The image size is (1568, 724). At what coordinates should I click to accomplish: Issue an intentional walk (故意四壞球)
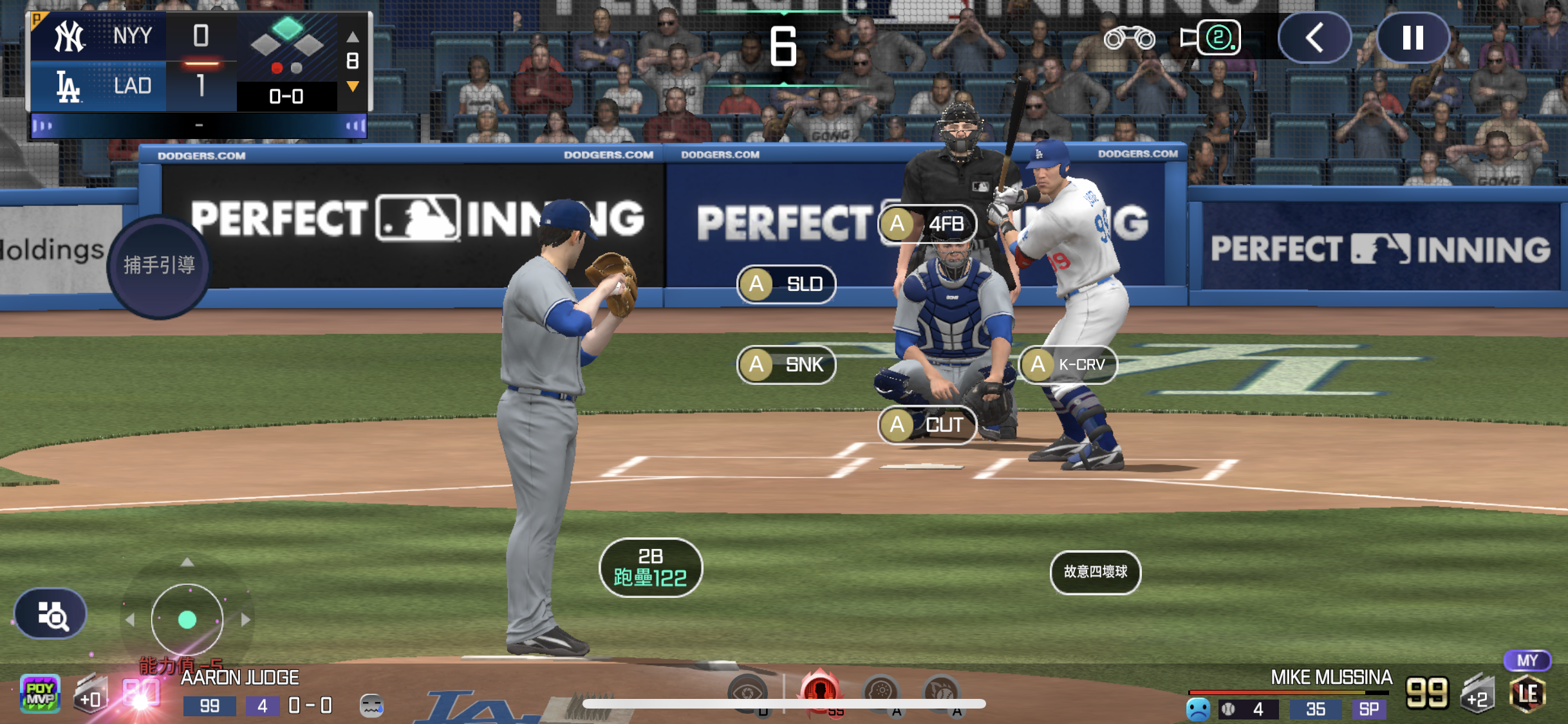1095,571
